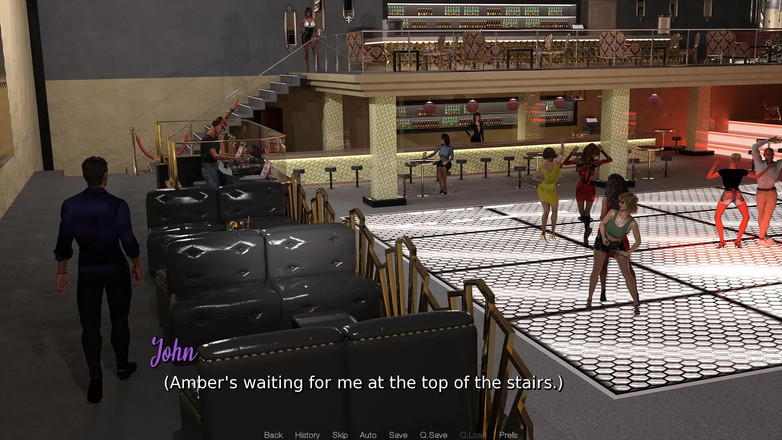Open the dialogue History log
The width and height of the screenshot is (782, 440).
pos(307,435)
